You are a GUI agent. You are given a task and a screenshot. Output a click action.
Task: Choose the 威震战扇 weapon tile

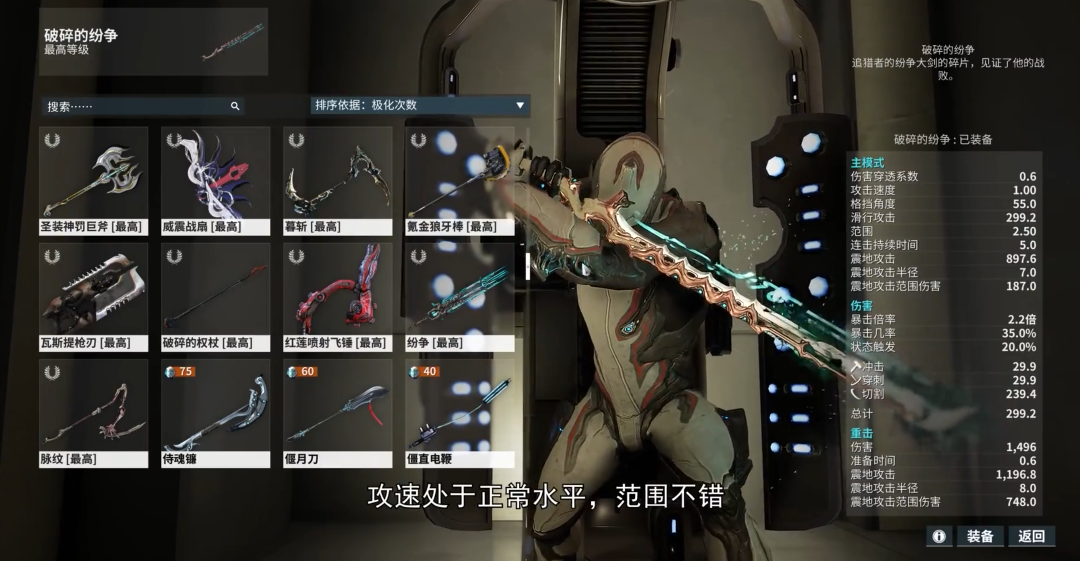coord(216,180)
